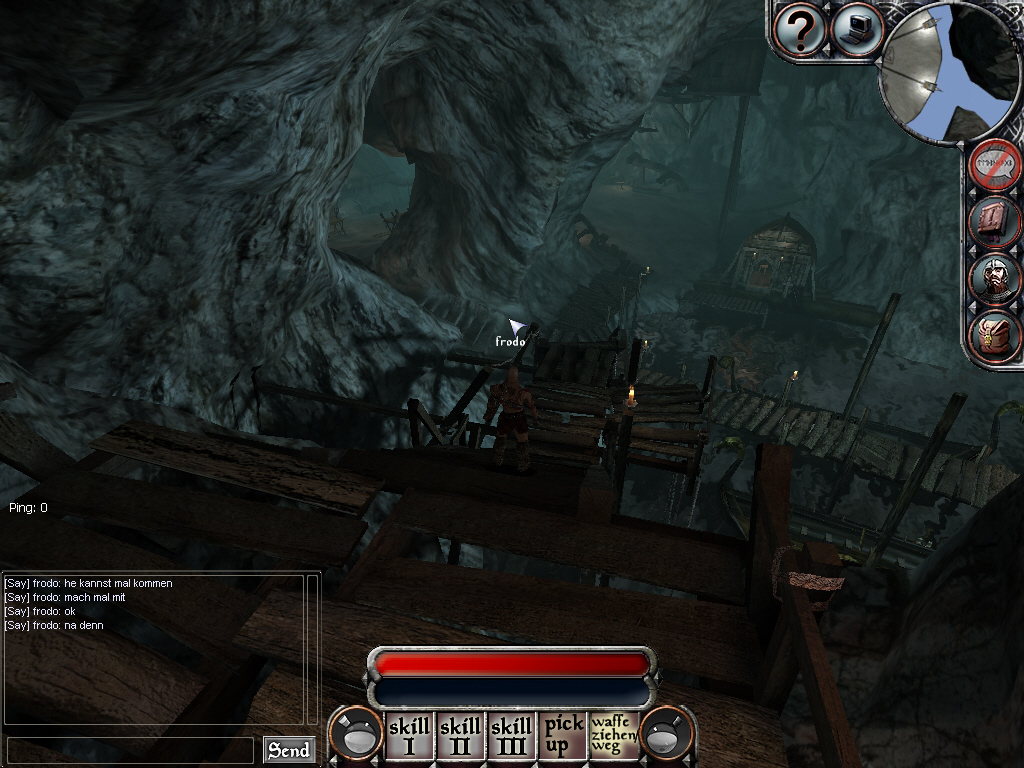Use the left potion flask

point(355,736)
